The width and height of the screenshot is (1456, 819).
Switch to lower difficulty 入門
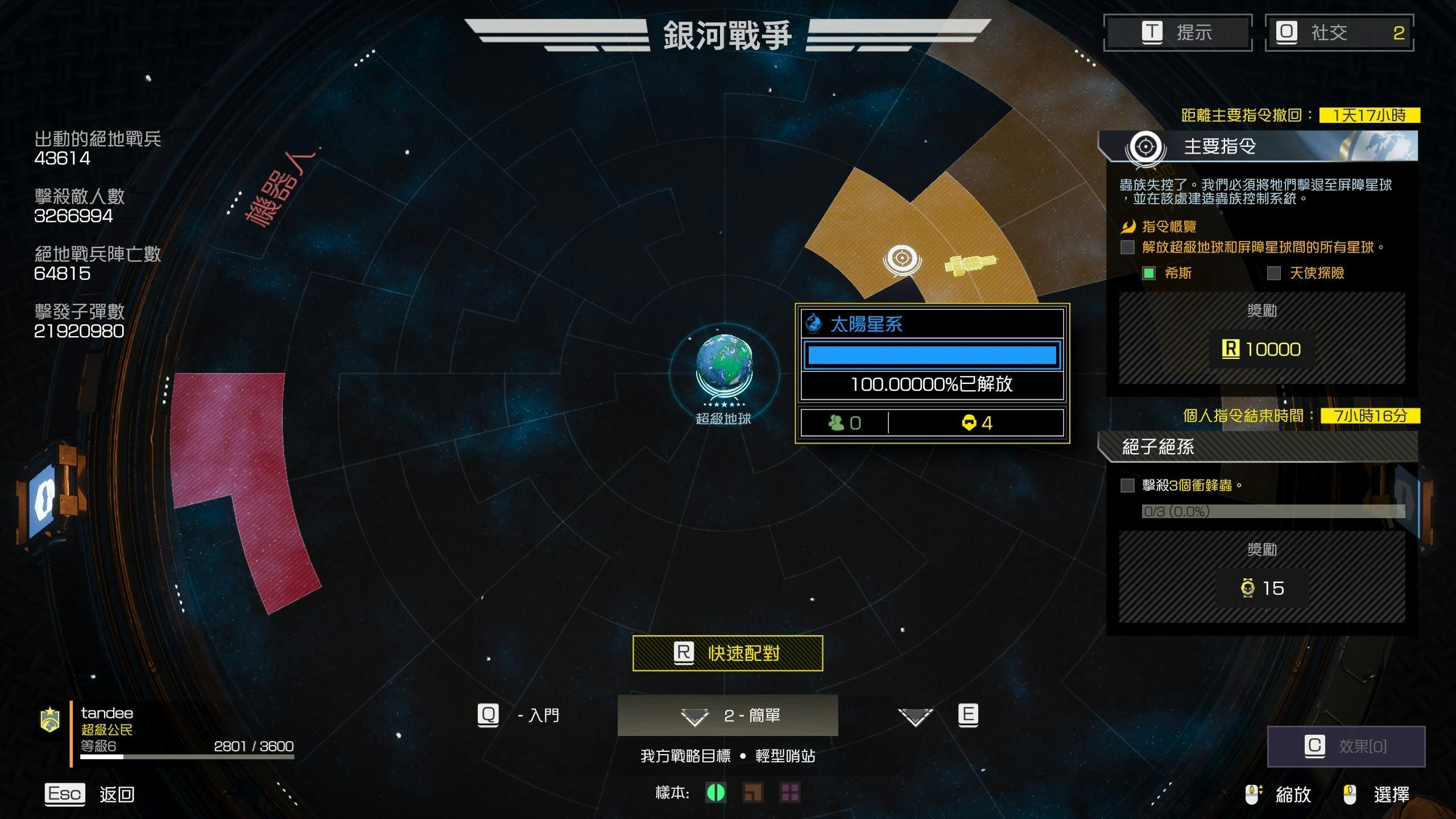coord(519,715)
